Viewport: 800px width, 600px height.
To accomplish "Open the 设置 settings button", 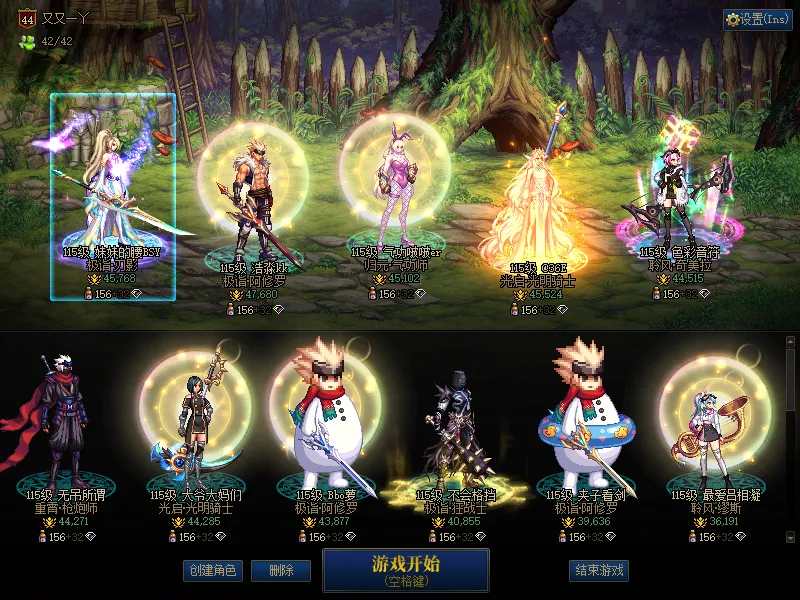I will point(757,19).
